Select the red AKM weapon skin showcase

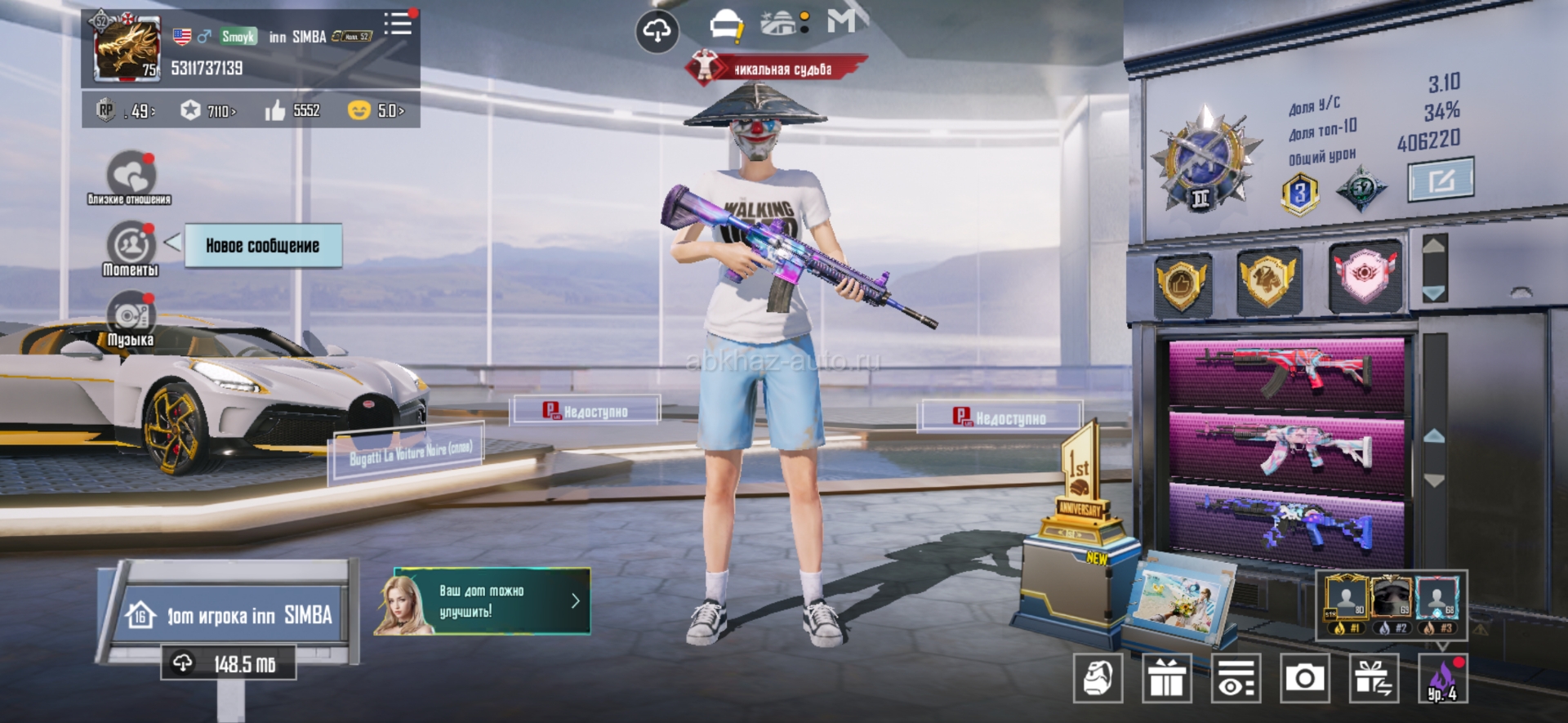[1286, 373]
